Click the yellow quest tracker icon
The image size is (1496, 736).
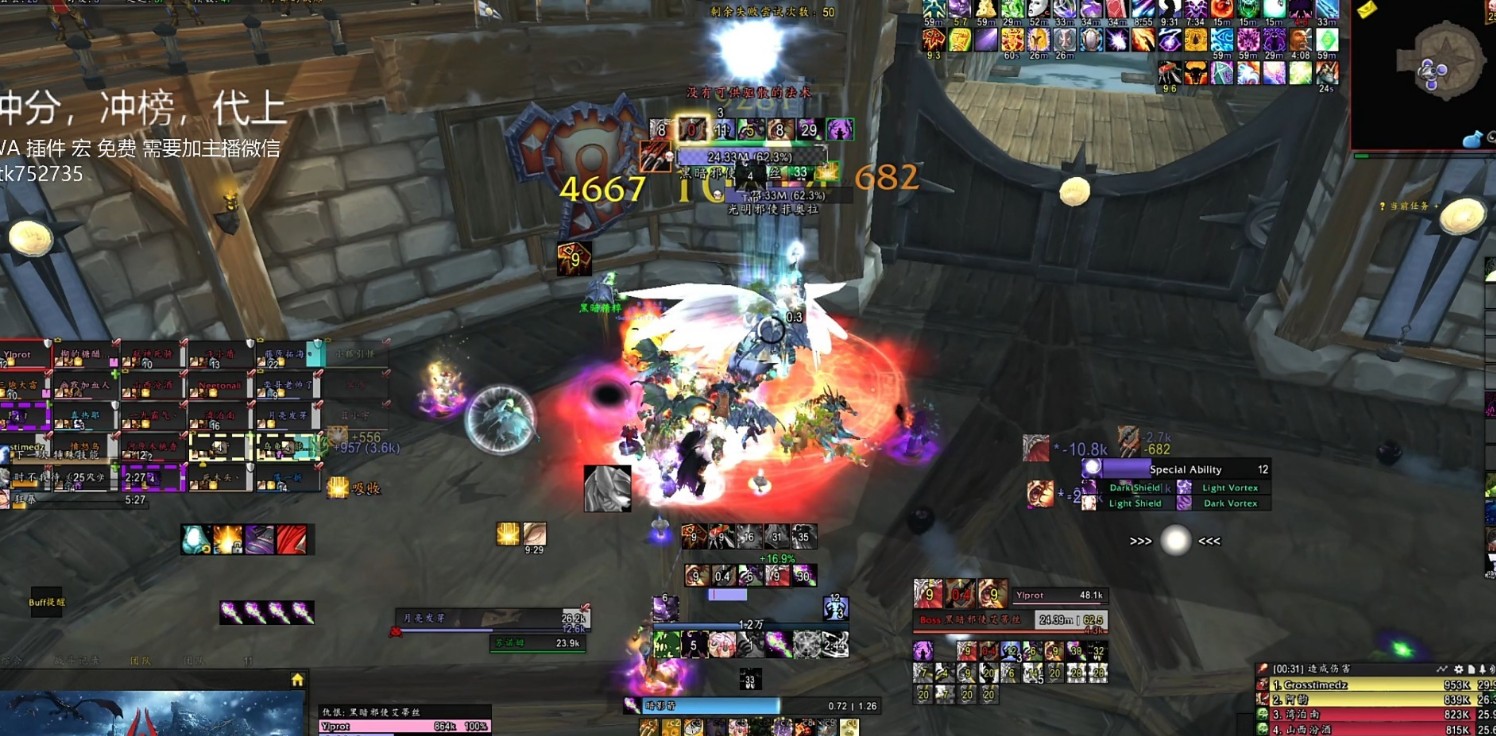[x=1366, y=9]
